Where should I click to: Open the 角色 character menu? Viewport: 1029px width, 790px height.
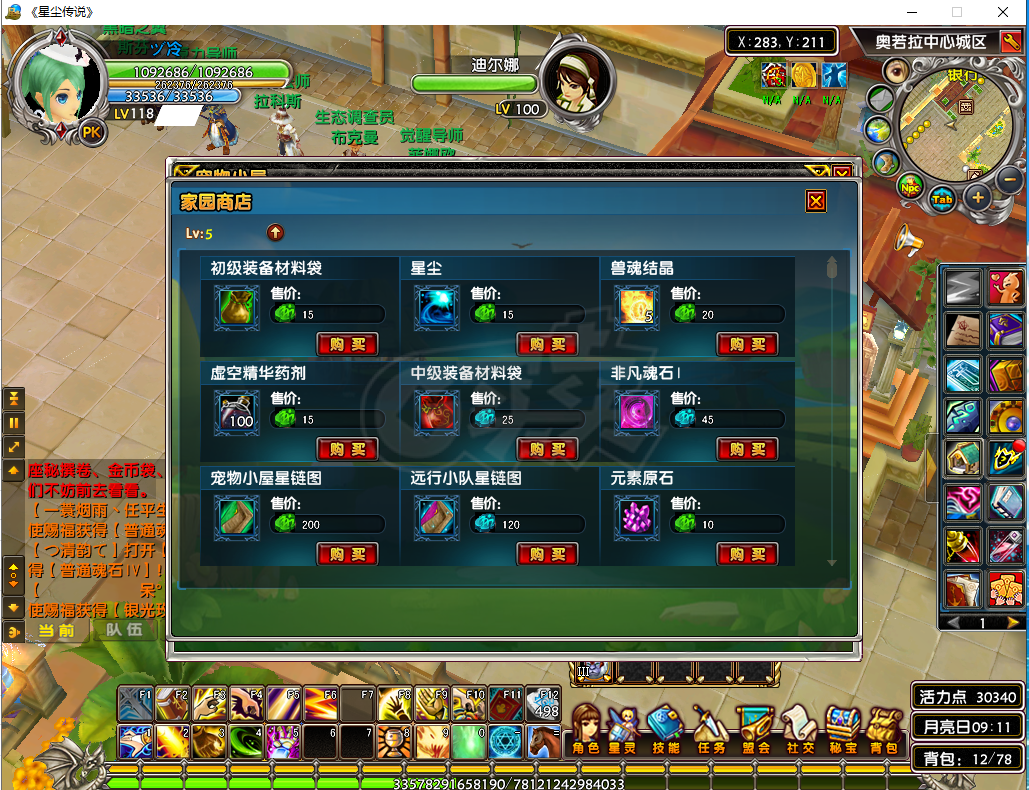click(586, 730)
